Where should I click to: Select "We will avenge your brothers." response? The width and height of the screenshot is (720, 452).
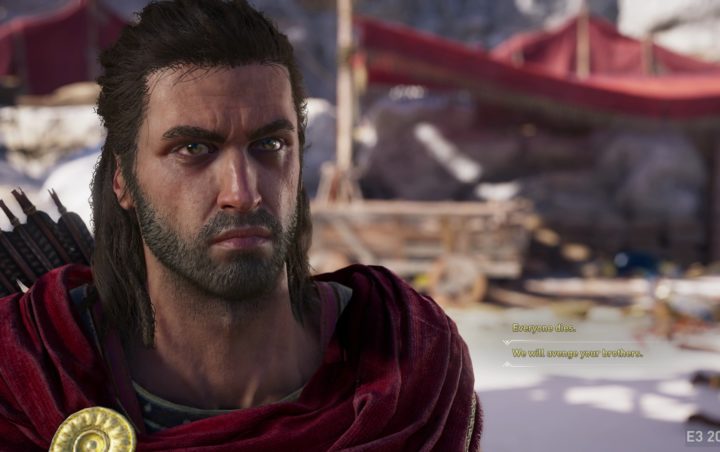coord(577,353)
